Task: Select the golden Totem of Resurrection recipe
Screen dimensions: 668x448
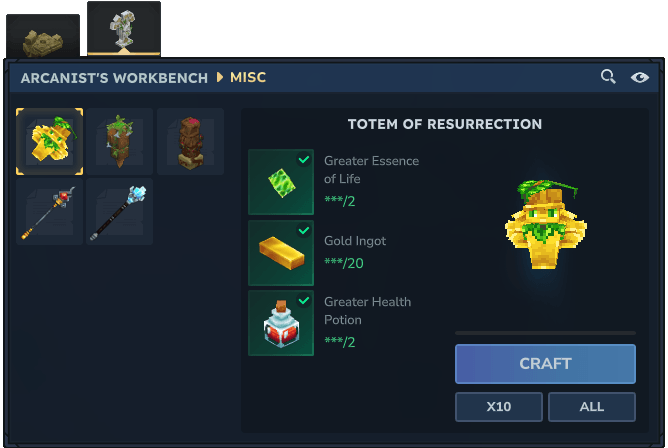Action: [49, 142]
